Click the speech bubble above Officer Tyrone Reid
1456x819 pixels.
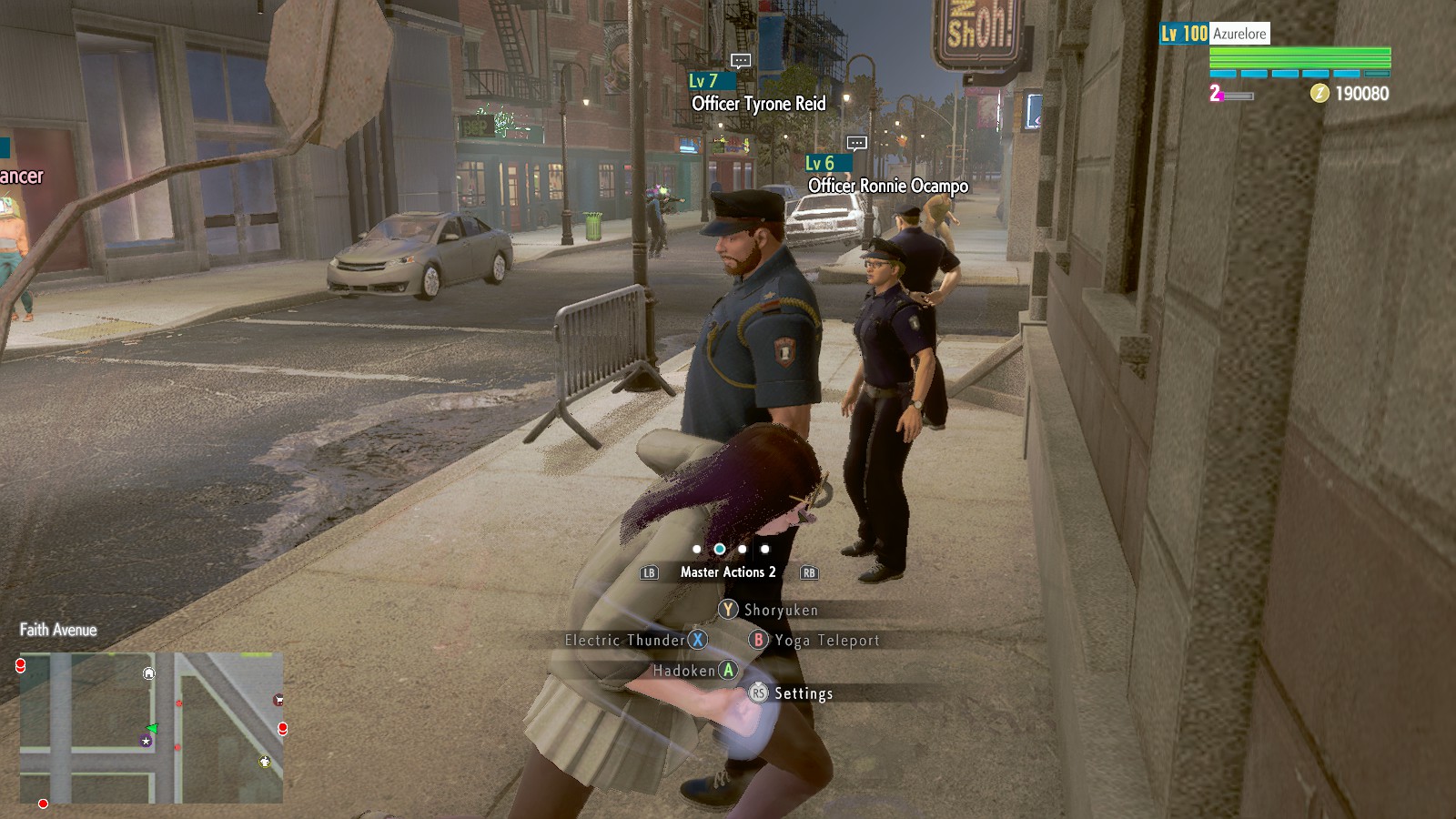coord(741,61)
